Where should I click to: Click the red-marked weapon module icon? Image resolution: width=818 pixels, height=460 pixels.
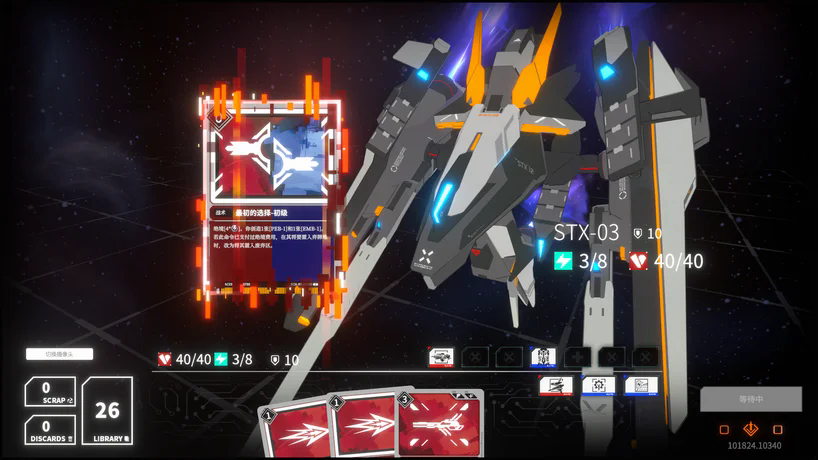click(x=556, y=385)
